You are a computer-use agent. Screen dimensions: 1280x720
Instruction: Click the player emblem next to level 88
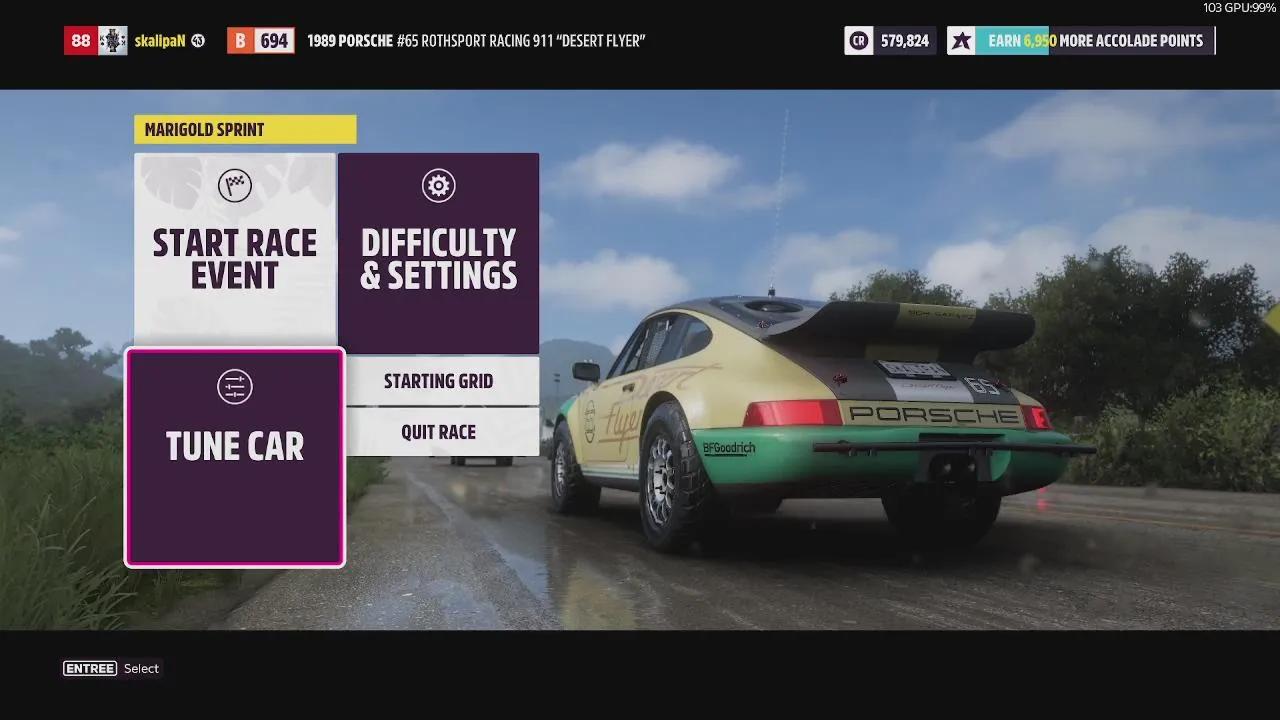(x=115, y=40)
